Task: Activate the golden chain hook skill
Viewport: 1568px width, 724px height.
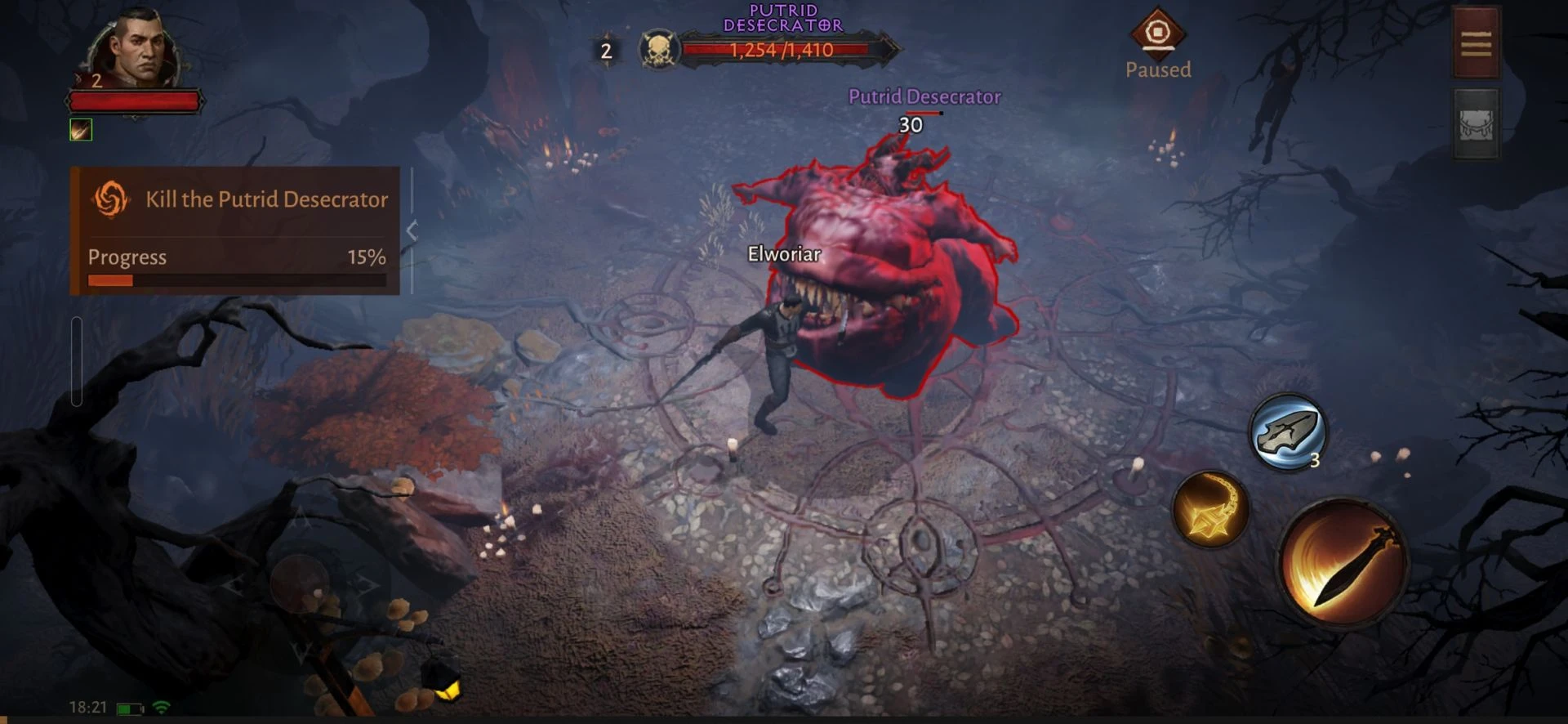Action: [x=1209, y=509]
